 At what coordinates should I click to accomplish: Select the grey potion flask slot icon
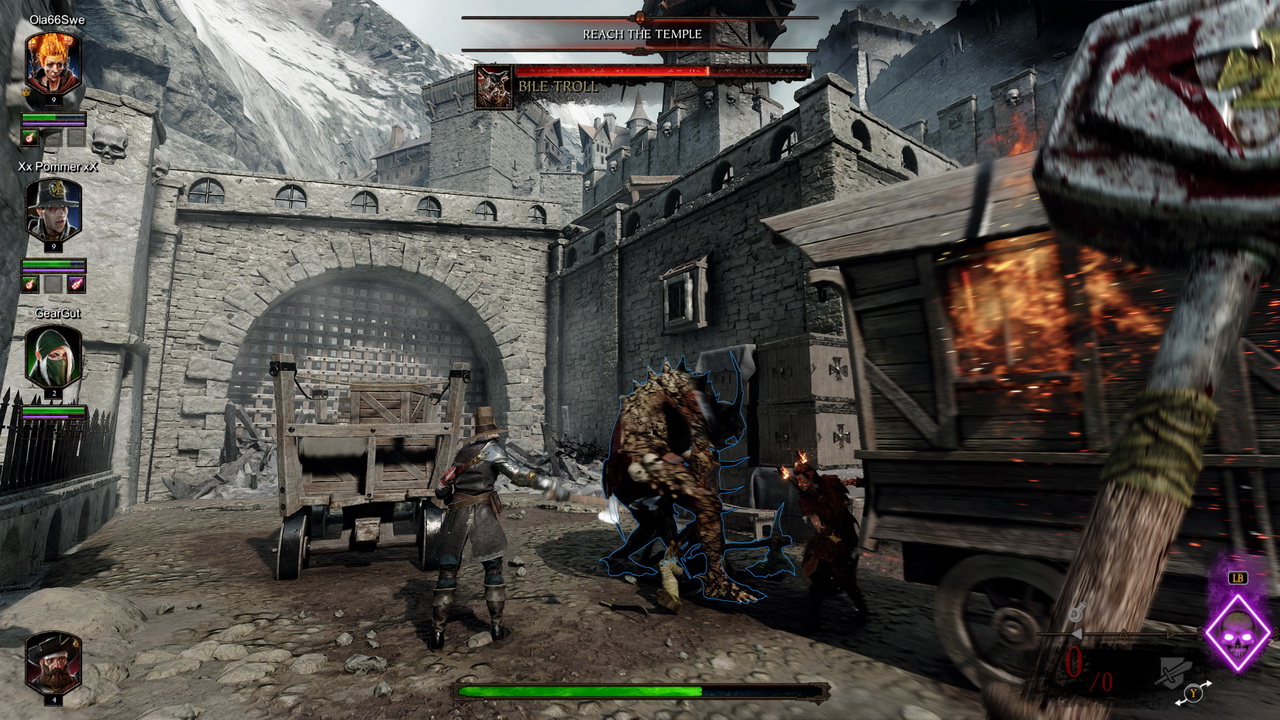click(x=1077, y=613)
